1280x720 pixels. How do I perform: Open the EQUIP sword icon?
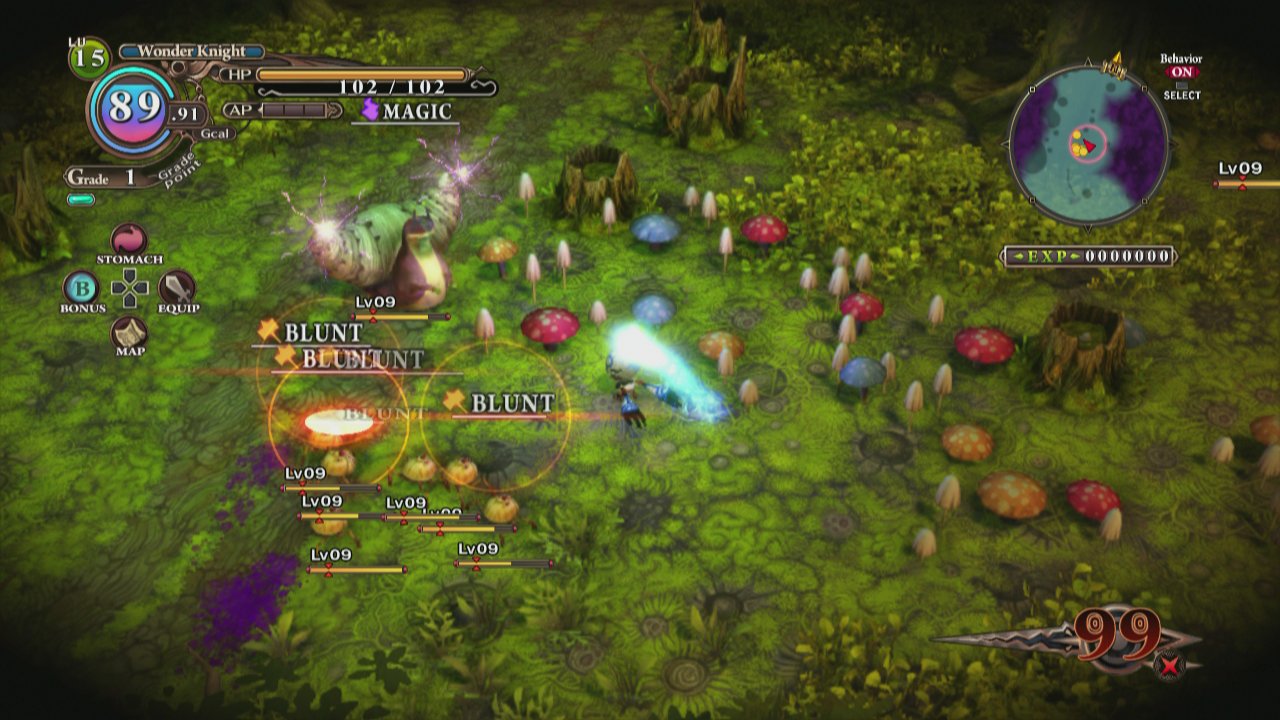point(176,287)
